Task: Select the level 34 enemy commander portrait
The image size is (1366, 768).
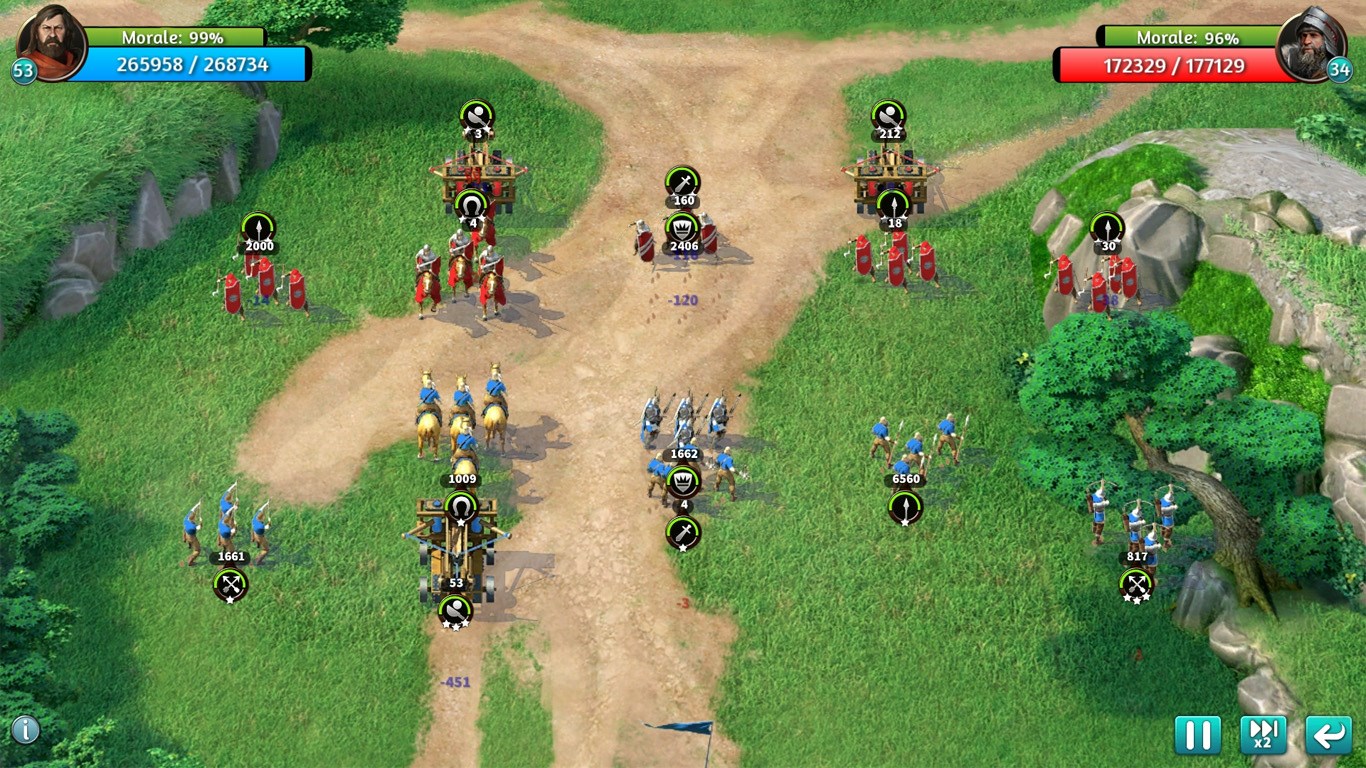Action: coord(1311,44)
